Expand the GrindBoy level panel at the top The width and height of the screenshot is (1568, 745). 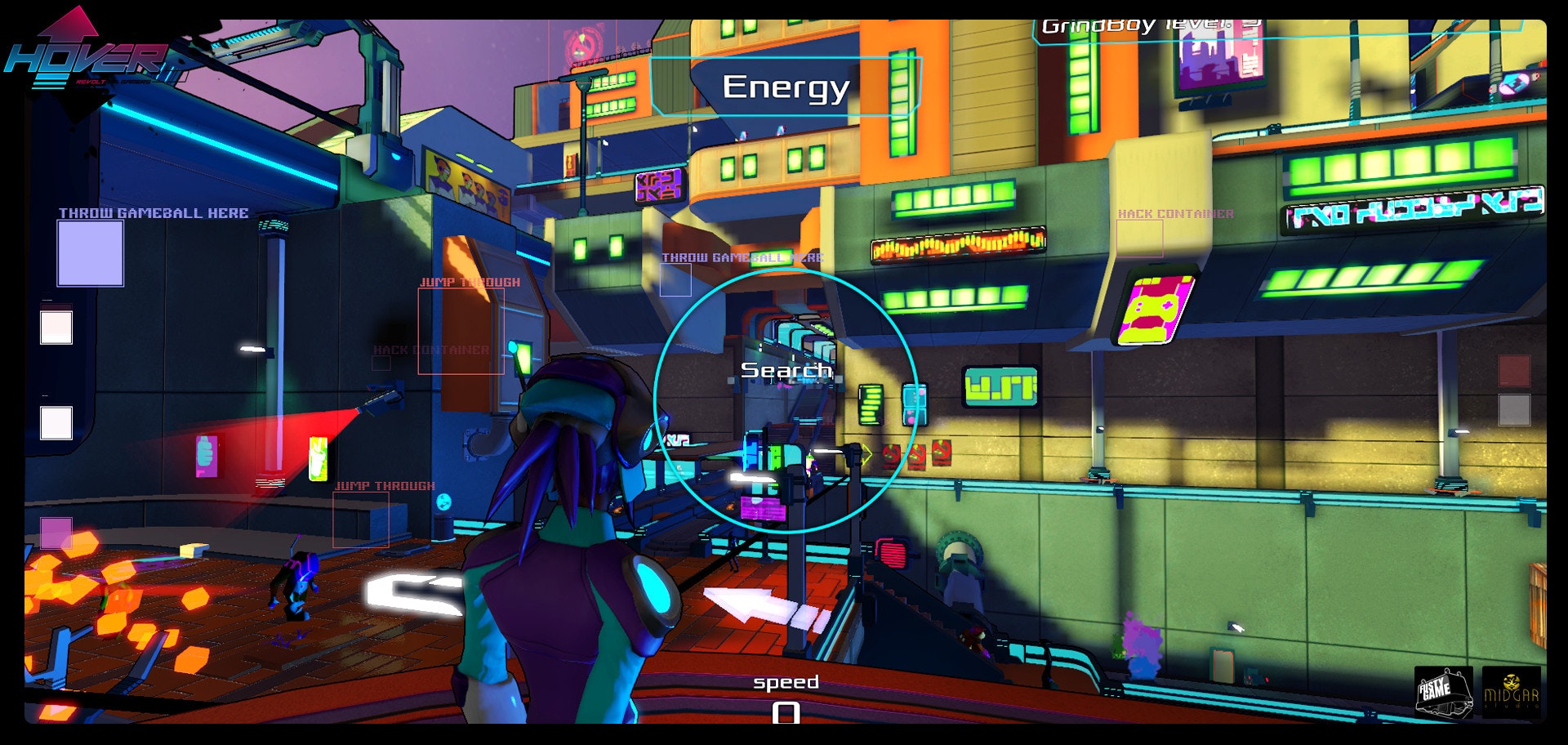click(x=1143, y=25)
